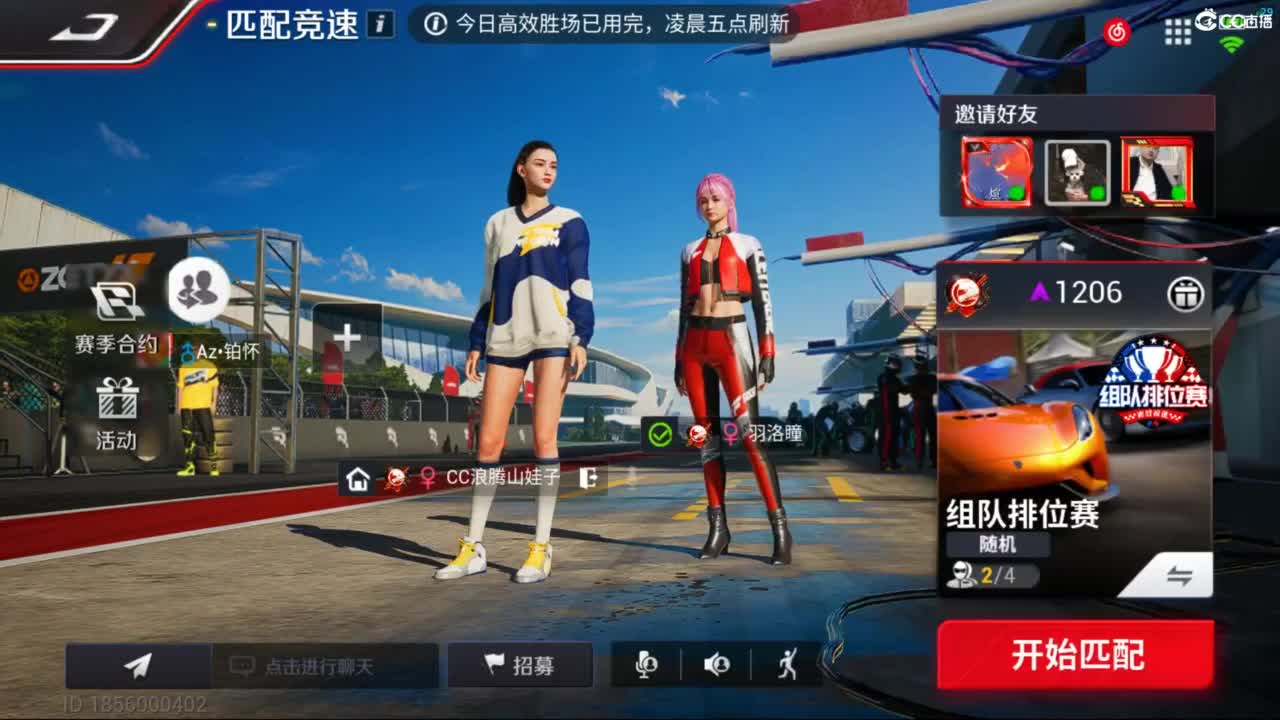Viewport: 1280px width, 720px height.
Task: Click the 匹配竞速 mode title info tab
Action: point(295,24)
